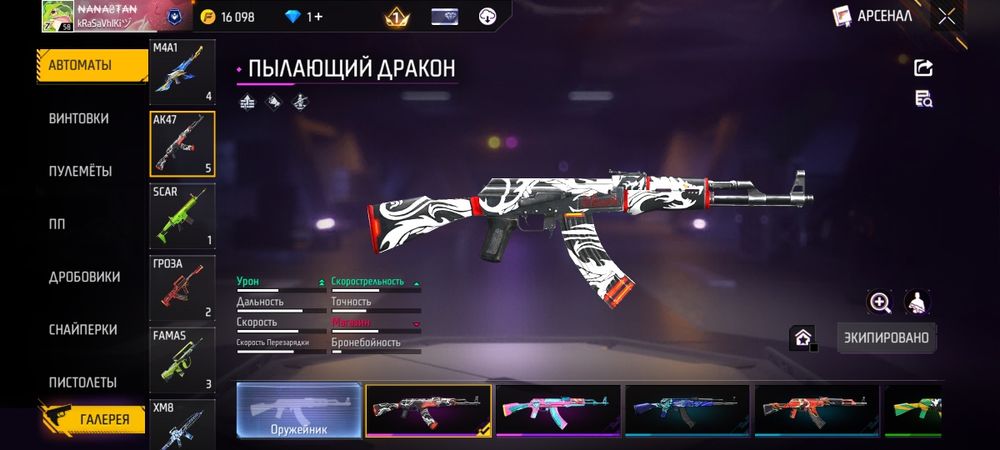Choose the ПП weapon category
The width and height of the screenshot is (1000, 450).
click(x=57, y=224)
